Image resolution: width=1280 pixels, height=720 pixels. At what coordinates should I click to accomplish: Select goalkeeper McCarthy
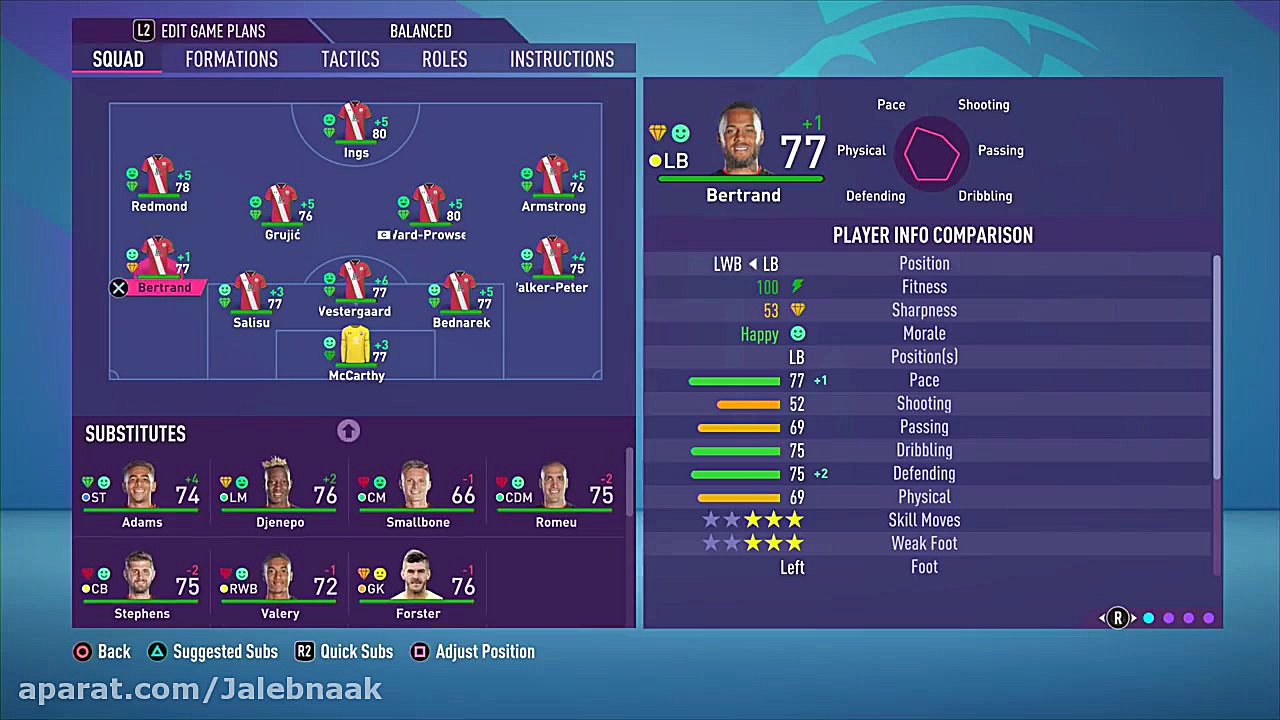pos(356,348)
